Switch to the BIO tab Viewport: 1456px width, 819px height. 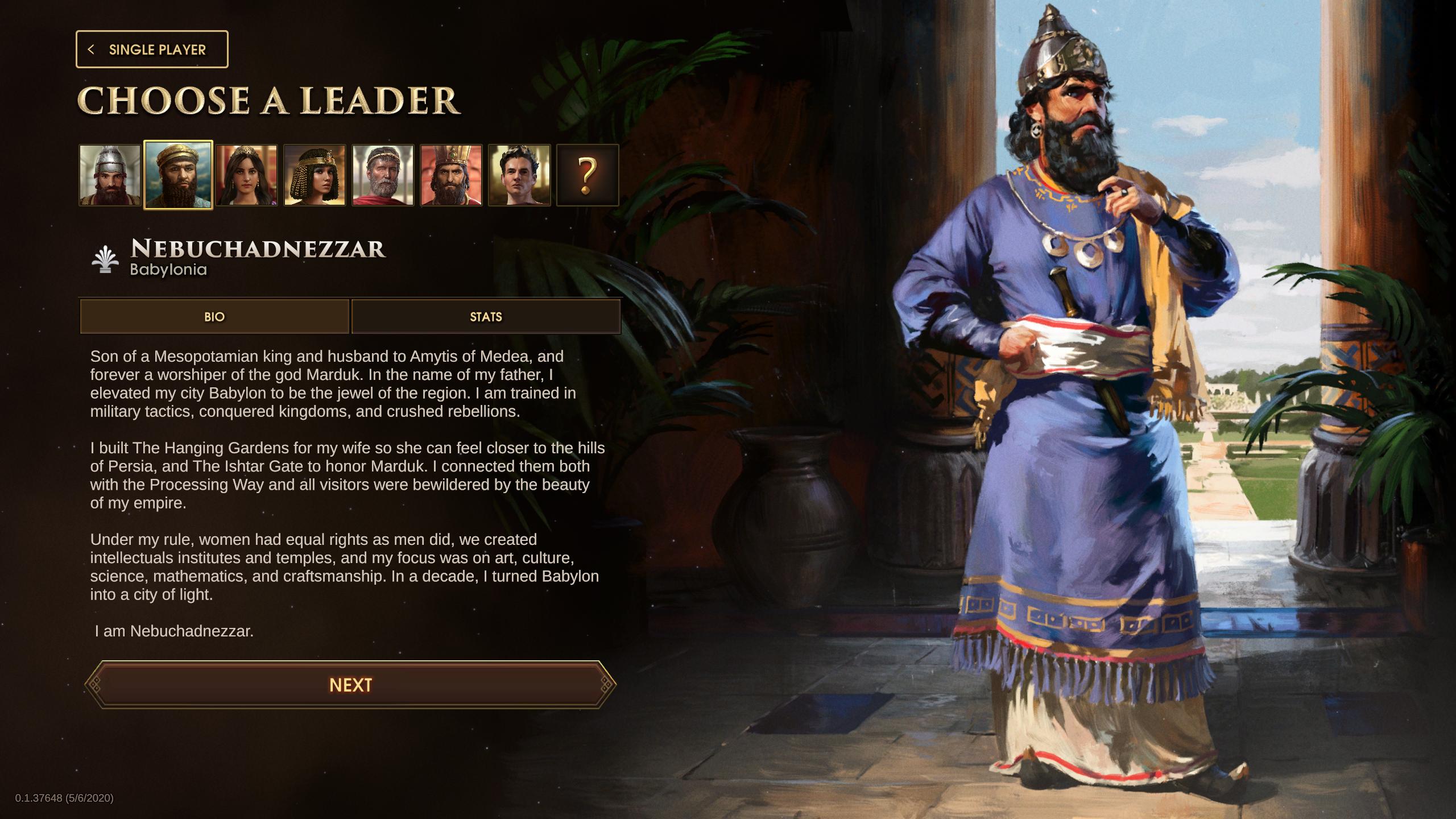click(214, 317)
